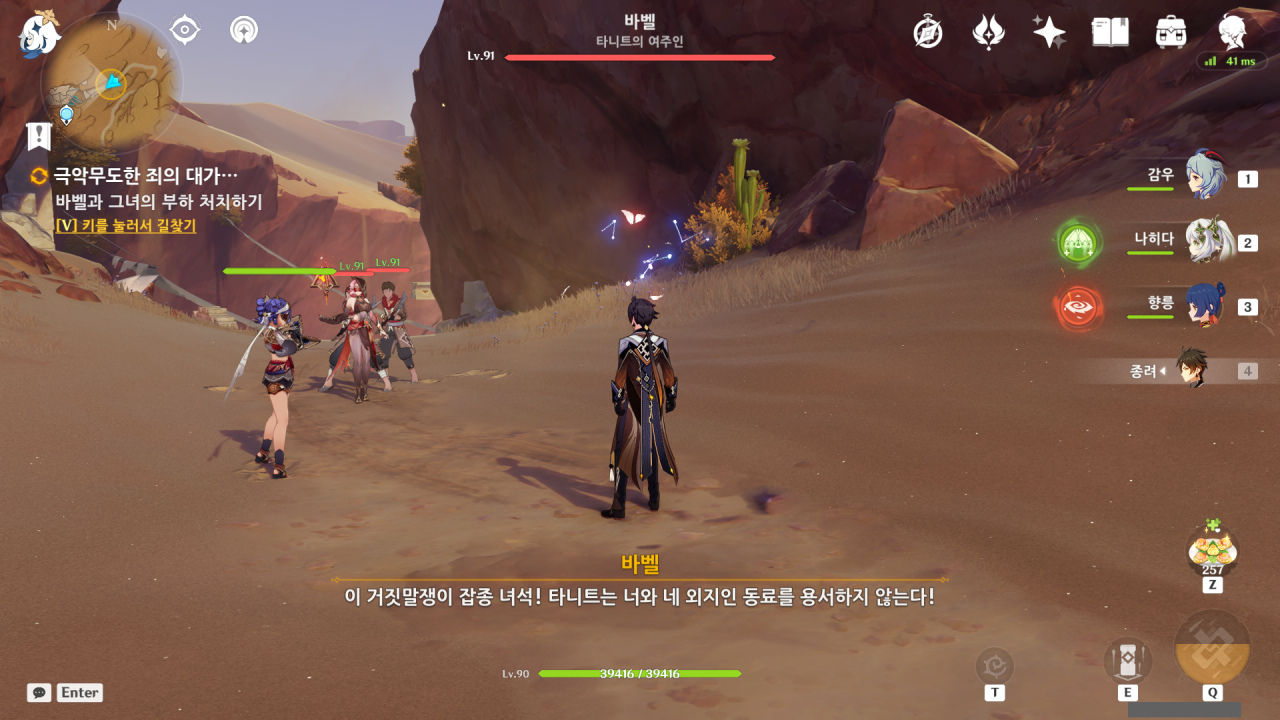Viewport: 1280px width, 720px height.
Task: Open the Wish menu icon
Action: pyautogui.click(x=988, y=32)
